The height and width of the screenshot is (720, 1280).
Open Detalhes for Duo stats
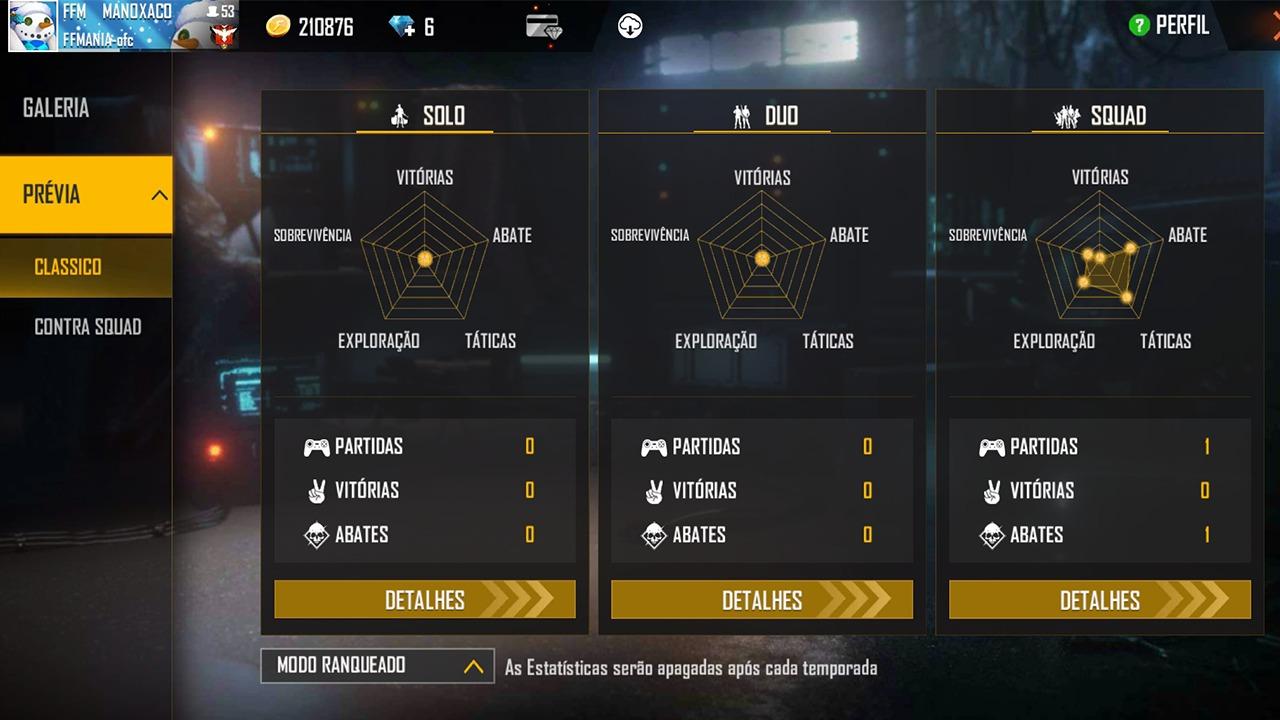coord(762,600)
